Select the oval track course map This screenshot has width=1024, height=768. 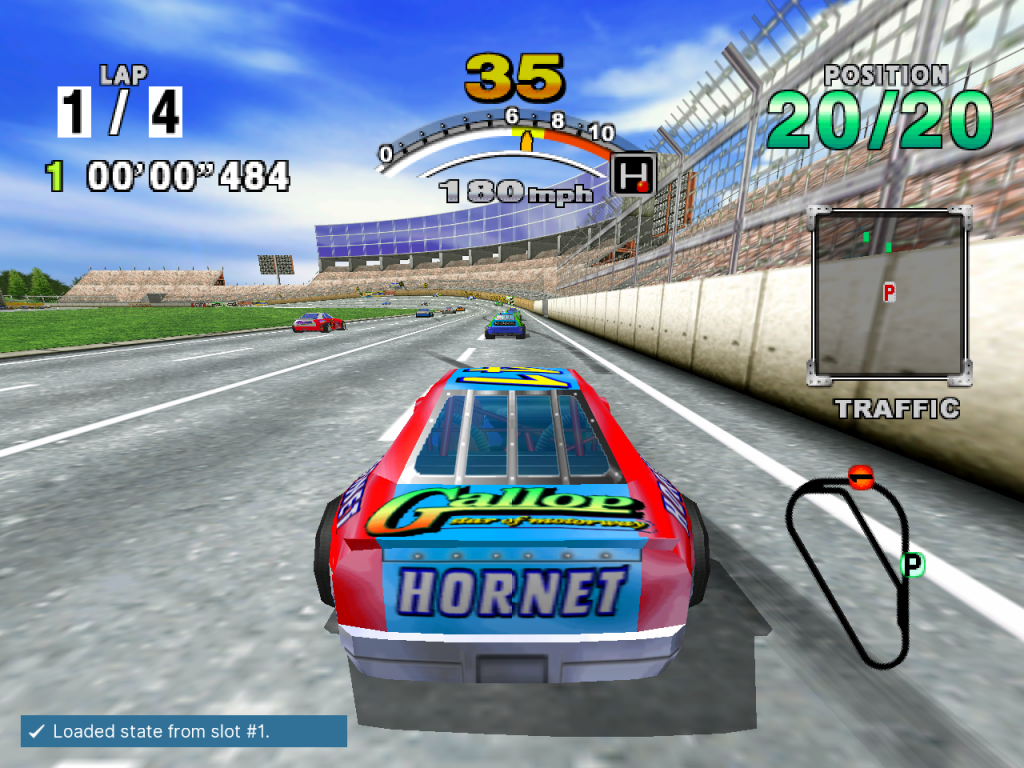(851, 567)
